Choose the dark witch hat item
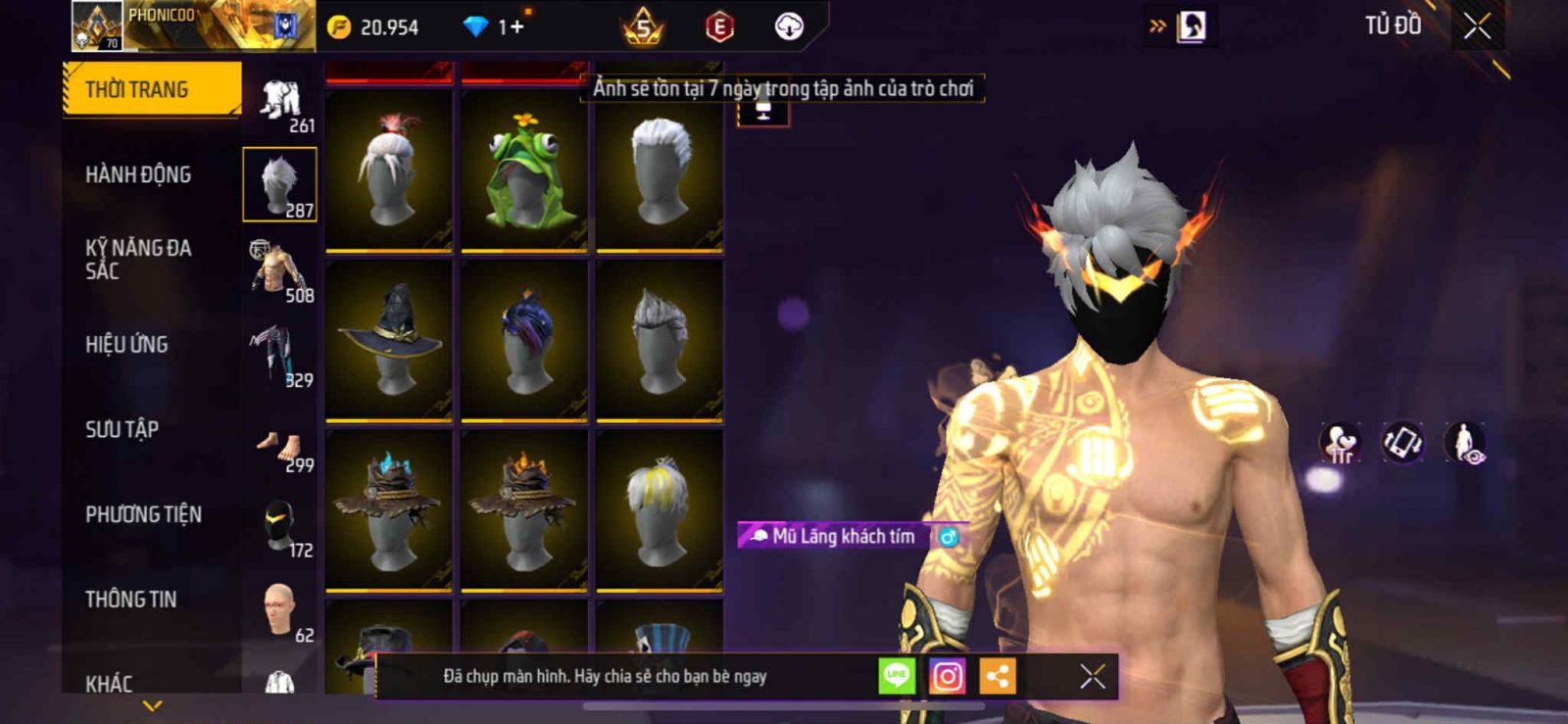The height and width of the screenshot is (724, 1568). point(389,339)
